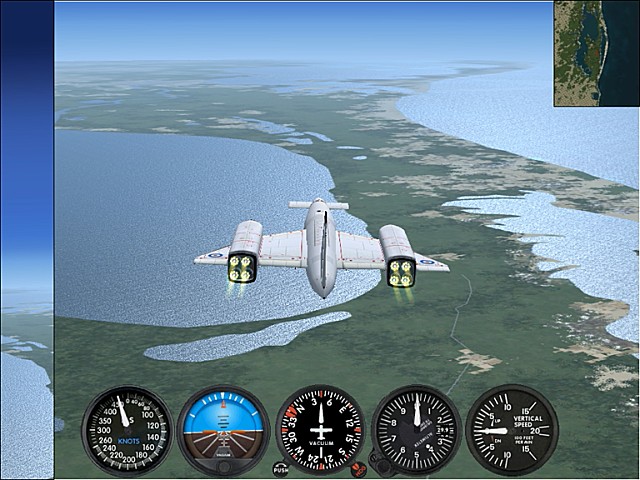Click the vacuum heading indicator compass dial
640x480 pixels.
pyautogui.click(x=320, y=430)
